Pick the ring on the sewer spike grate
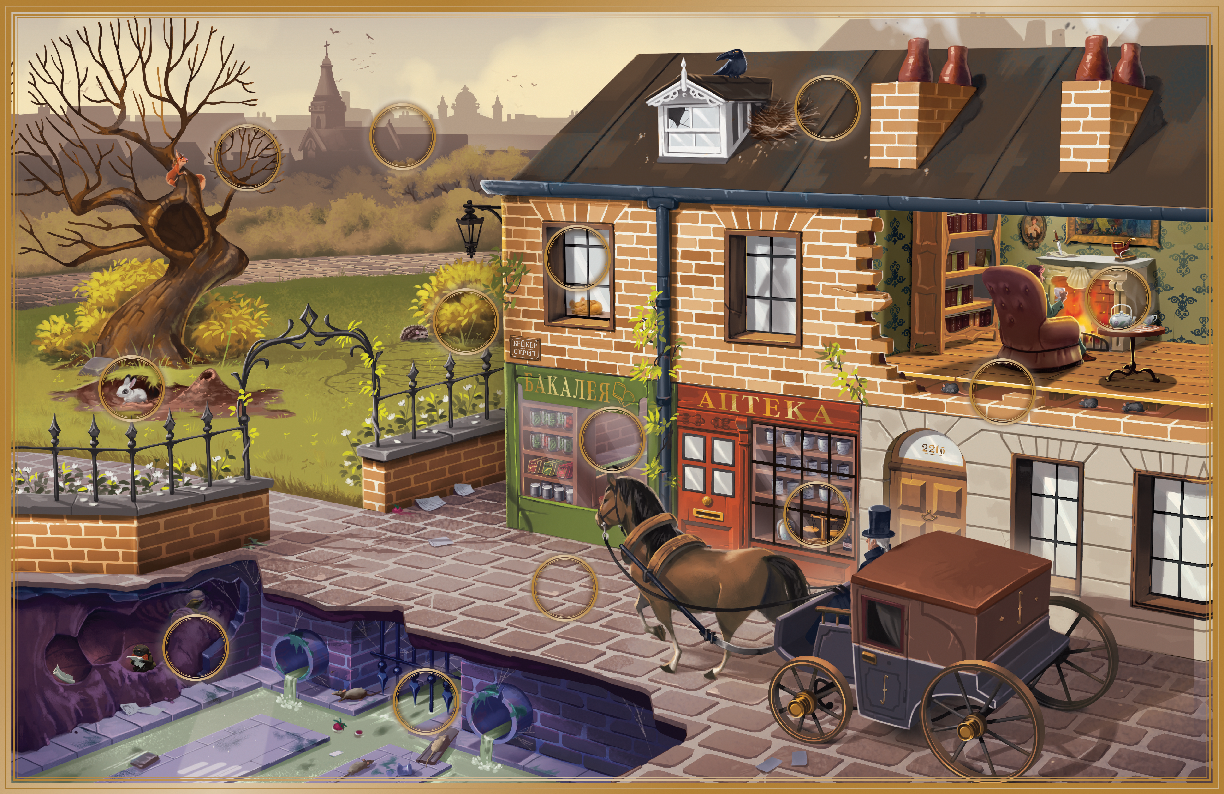 (427, 701)
